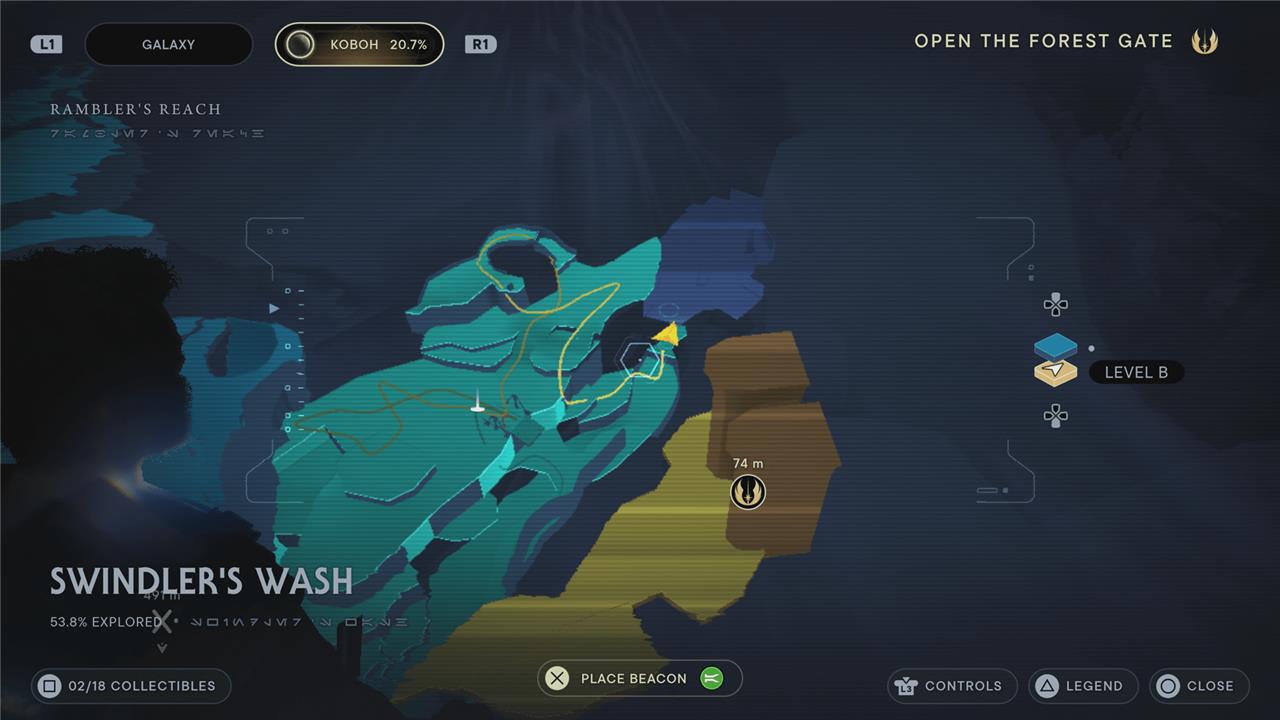Open the map Controls panel
1280x720 pixels.
pos(952,686)
